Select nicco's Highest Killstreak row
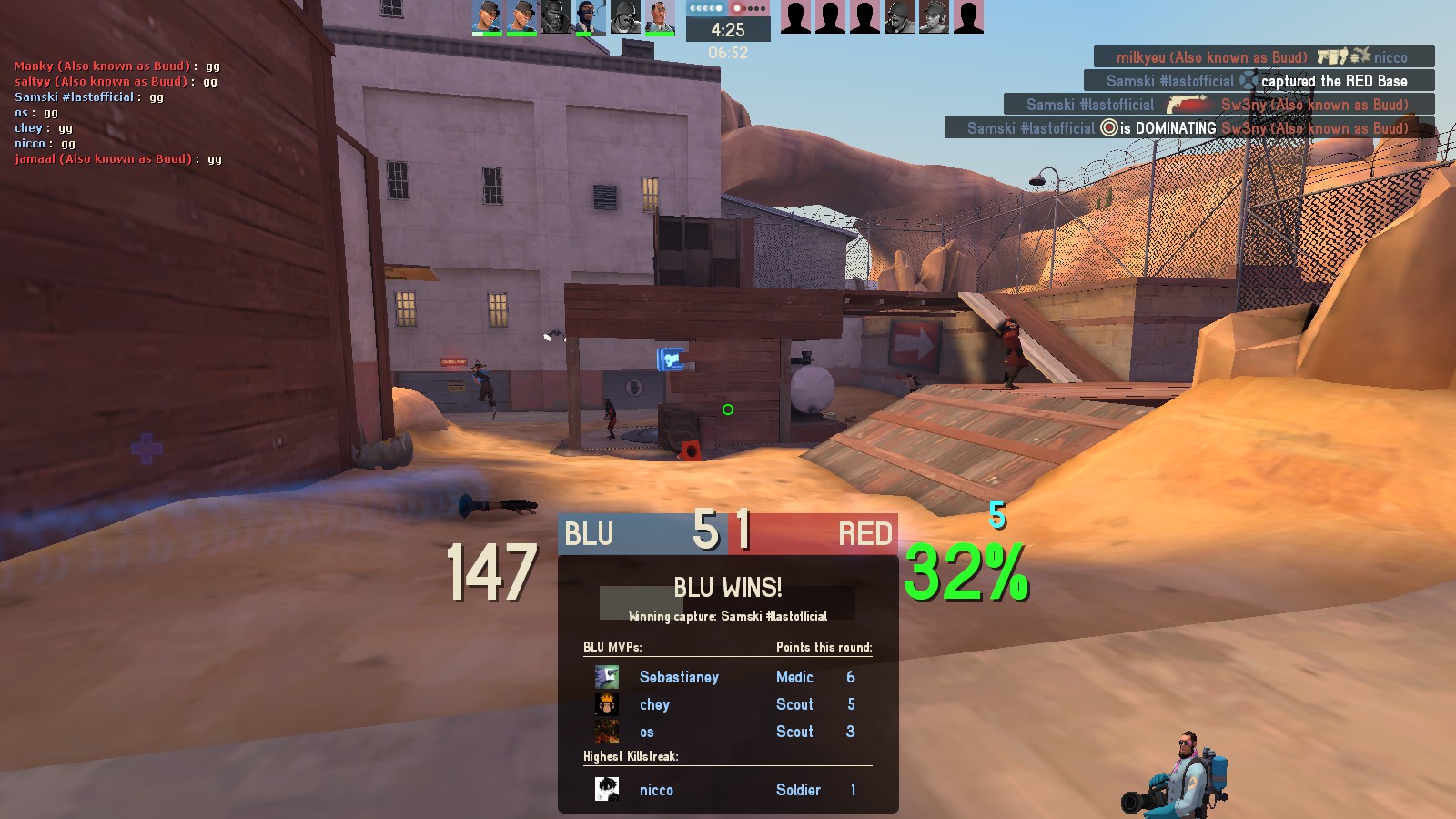 pyautogui.click(x=726, y=790)
